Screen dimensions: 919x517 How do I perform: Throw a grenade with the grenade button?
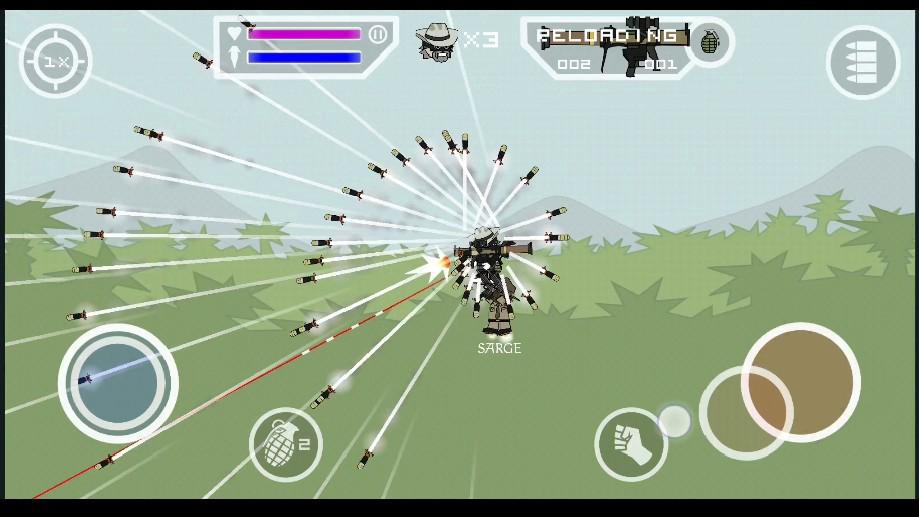[285, 444]
